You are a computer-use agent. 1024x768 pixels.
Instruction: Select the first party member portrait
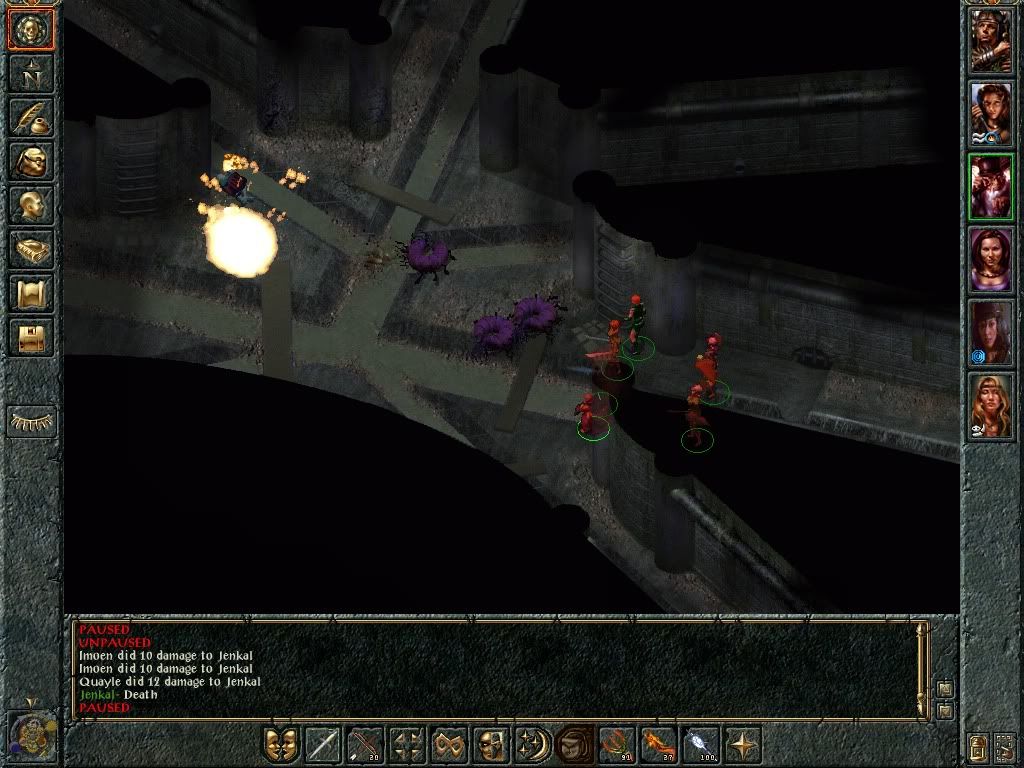click(x=991, y=41)
